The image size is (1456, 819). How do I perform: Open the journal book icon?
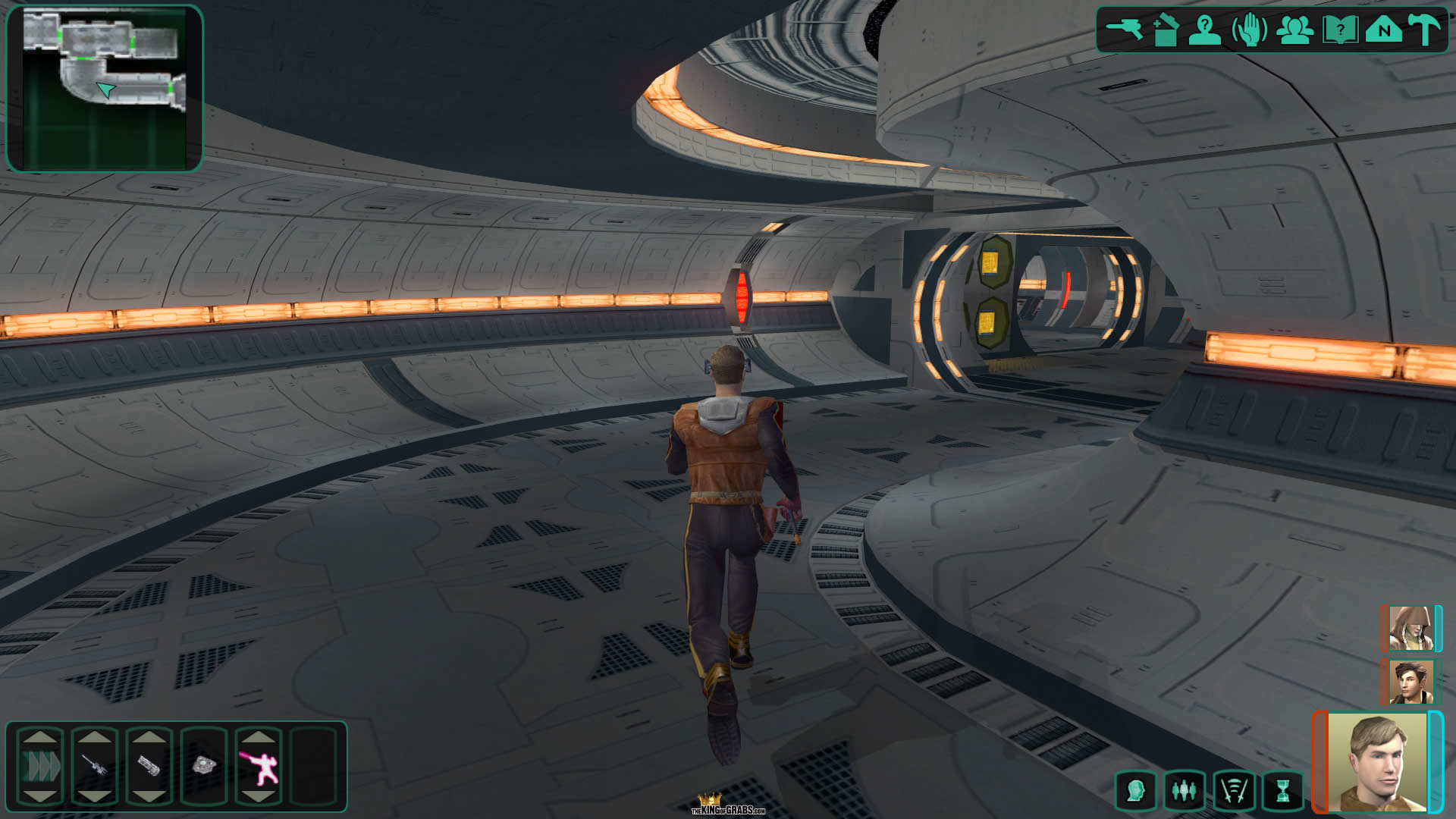click(x=1339, y=30)
